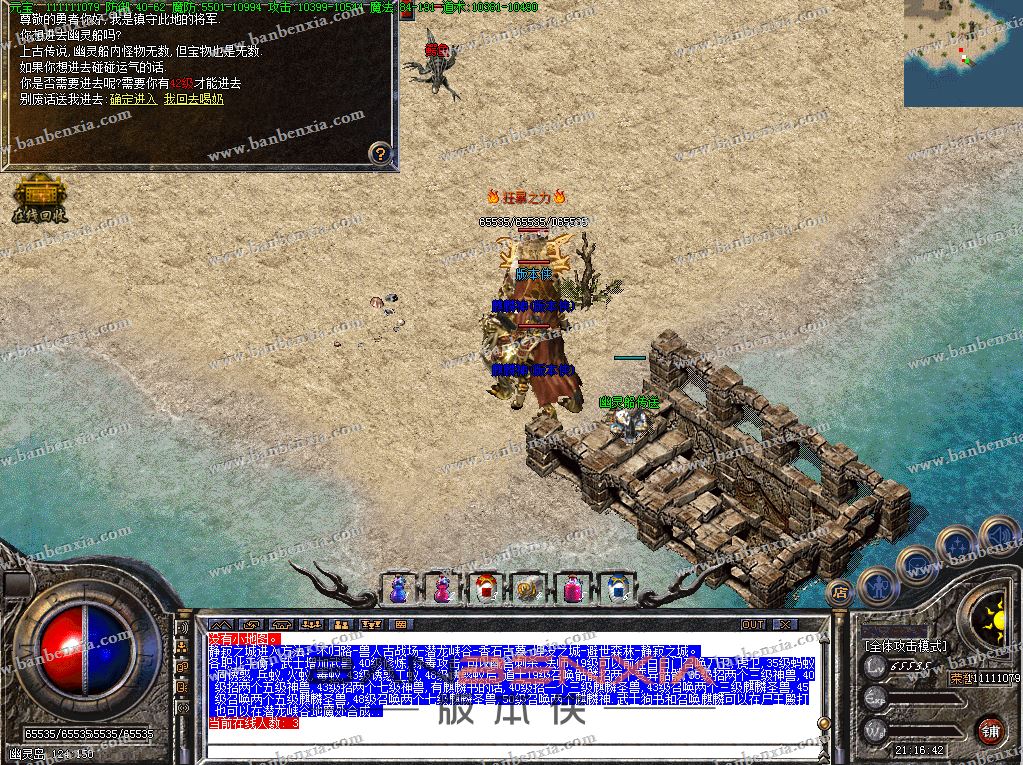Image resolution: width=1023 pixels, height=765 pixels.
Task: Use the blue and white potion slot
Action: [x=616, y=589]
